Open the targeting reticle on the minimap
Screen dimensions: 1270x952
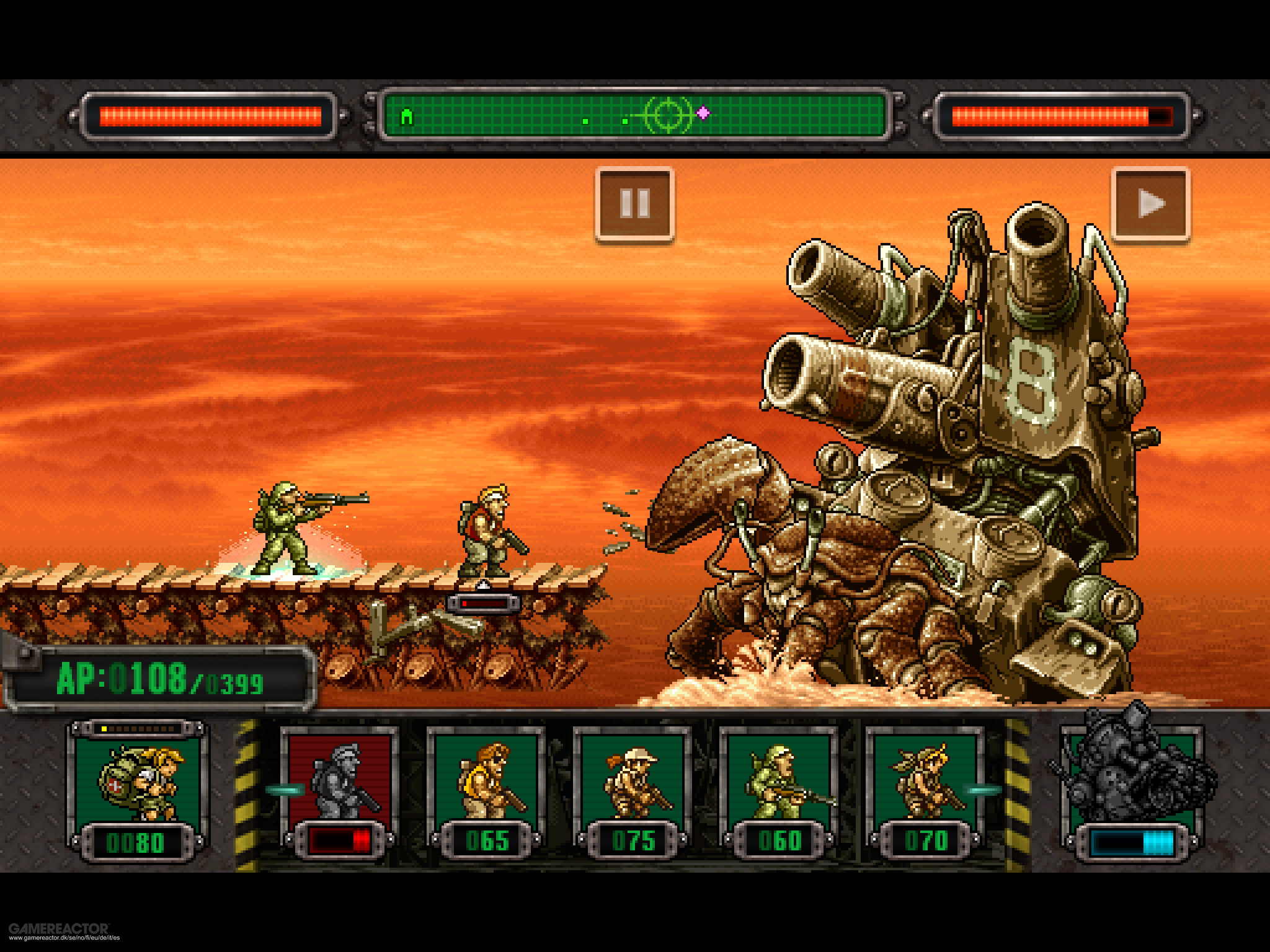click(668, 115)
